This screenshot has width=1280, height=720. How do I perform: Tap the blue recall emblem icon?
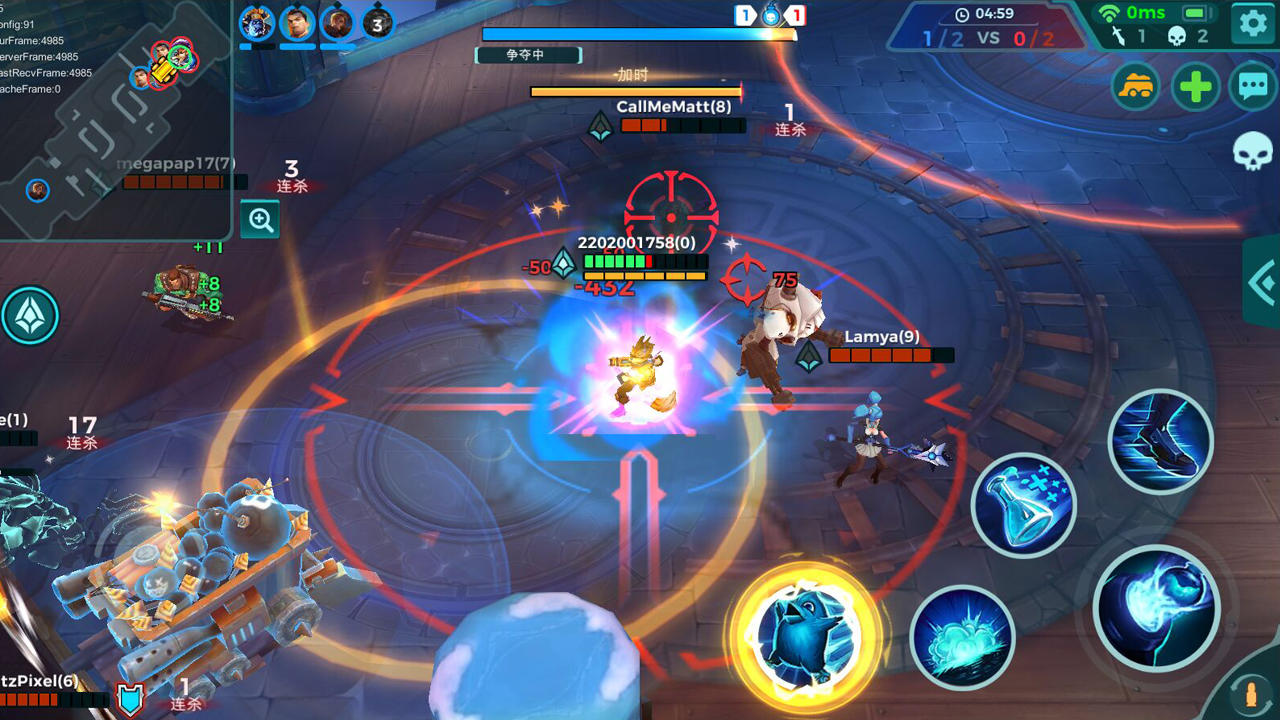(x=32, y=315)
